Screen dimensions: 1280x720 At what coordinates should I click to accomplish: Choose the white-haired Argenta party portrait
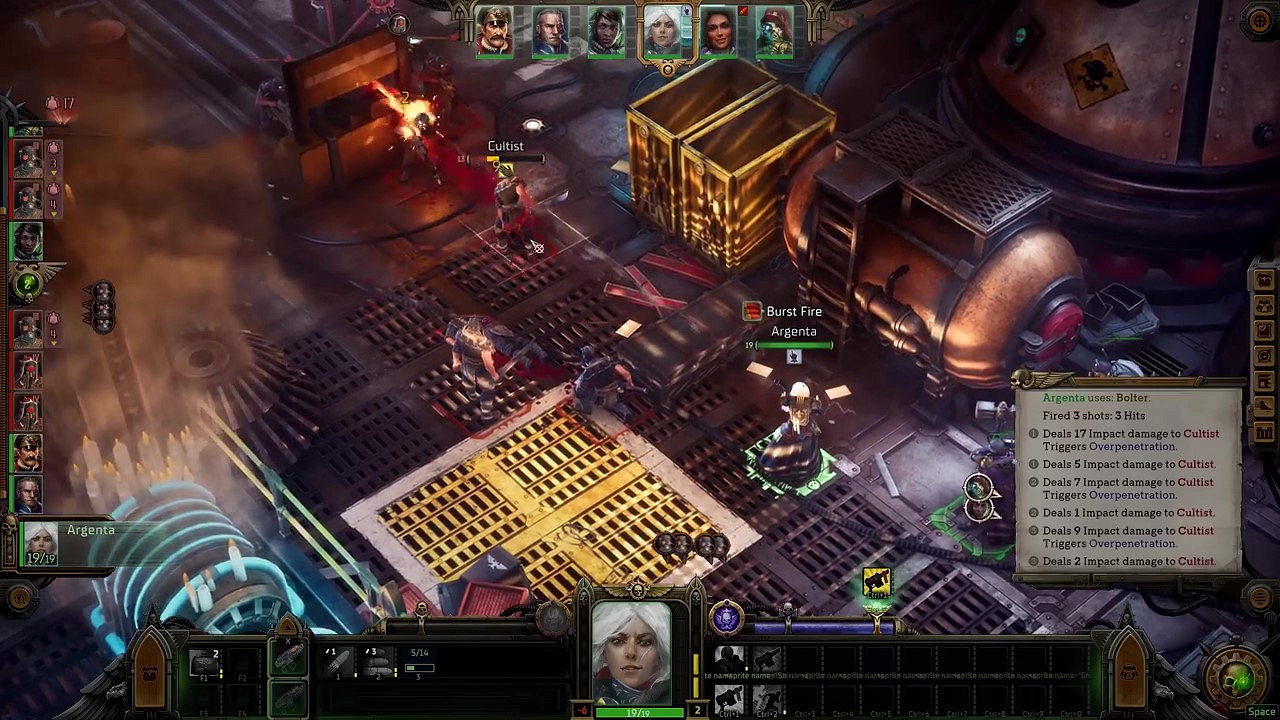tap(662, 31)
